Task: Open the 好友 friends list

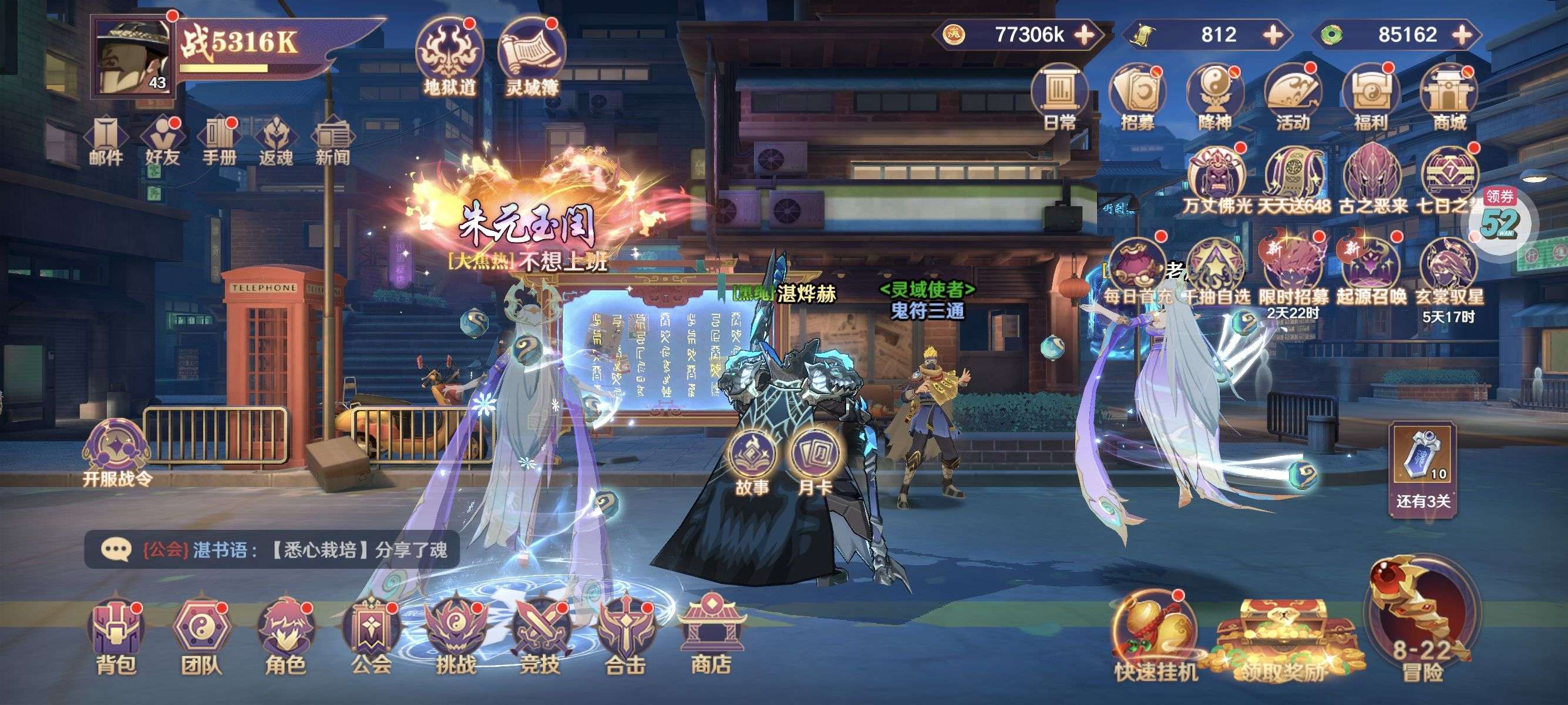Action: (163, 141)
